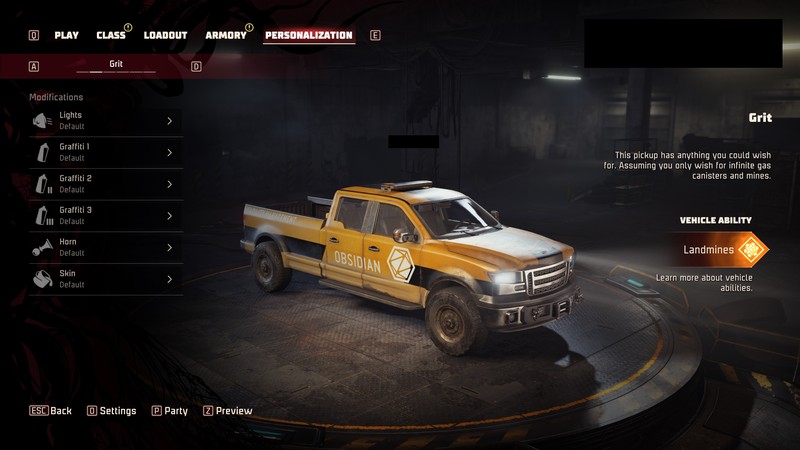This screenshot has height=450, width=800.
Task: Open the Play tab
Action: tap(66, 35)
